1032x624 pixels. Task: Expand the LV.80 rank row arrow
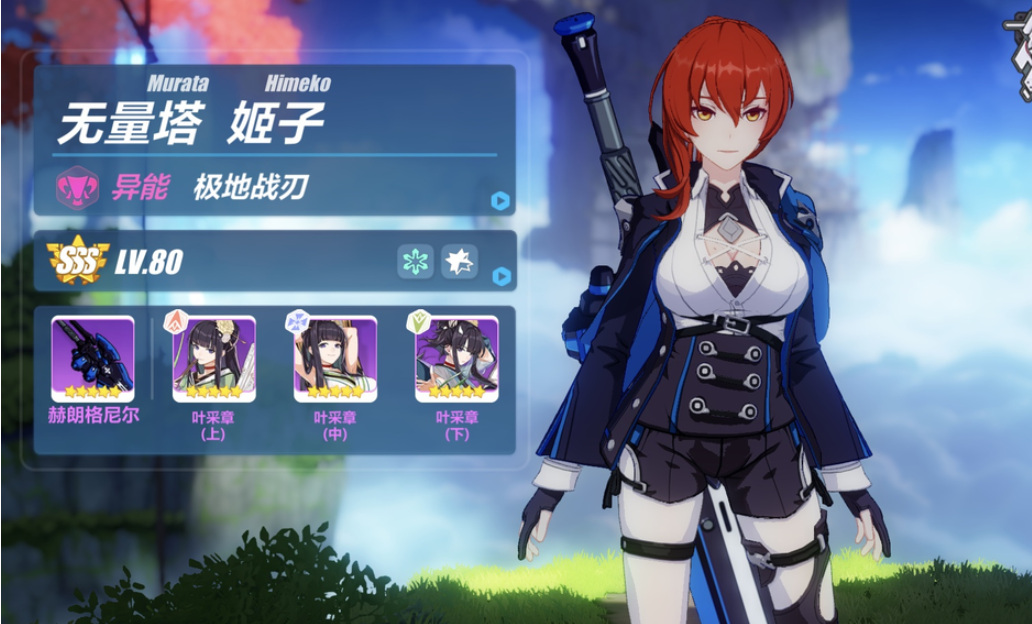click(501, 276)
